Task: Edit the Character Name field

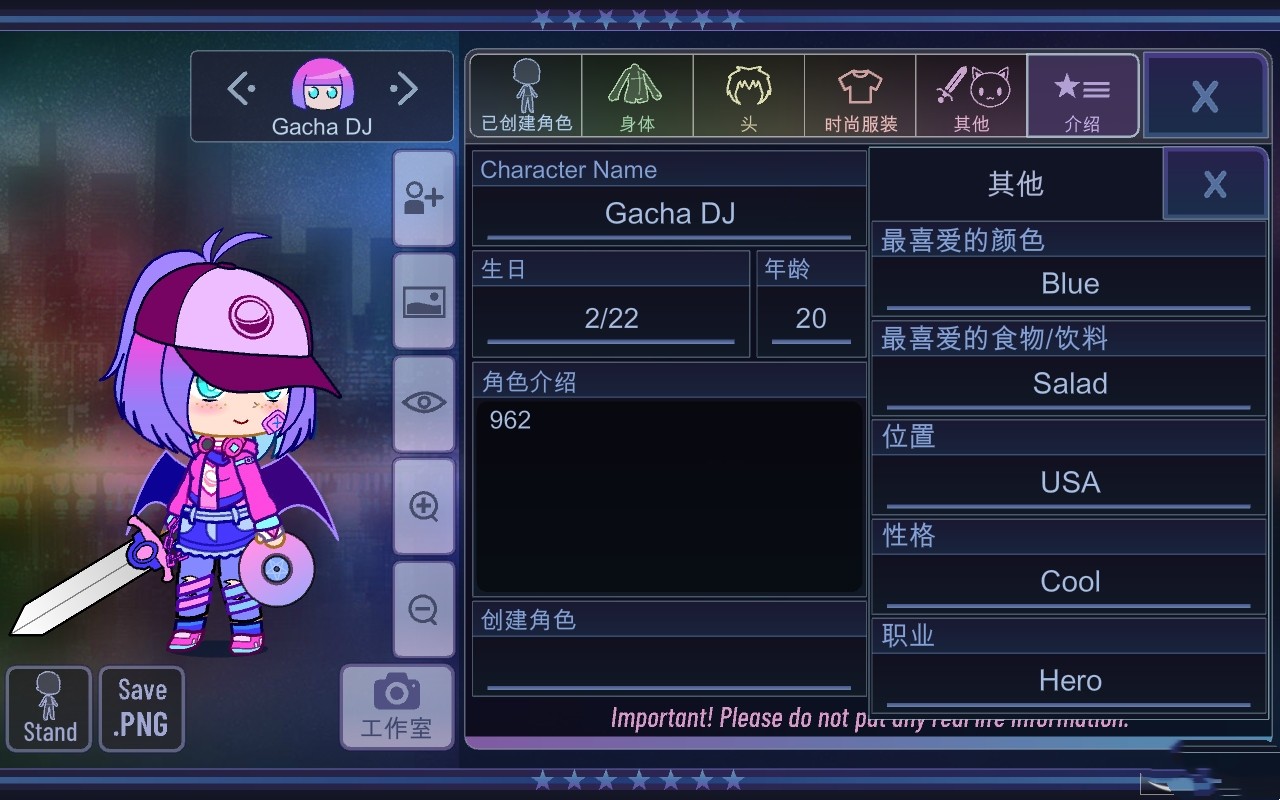Action: pyautogui.click(x=669, y=214)
